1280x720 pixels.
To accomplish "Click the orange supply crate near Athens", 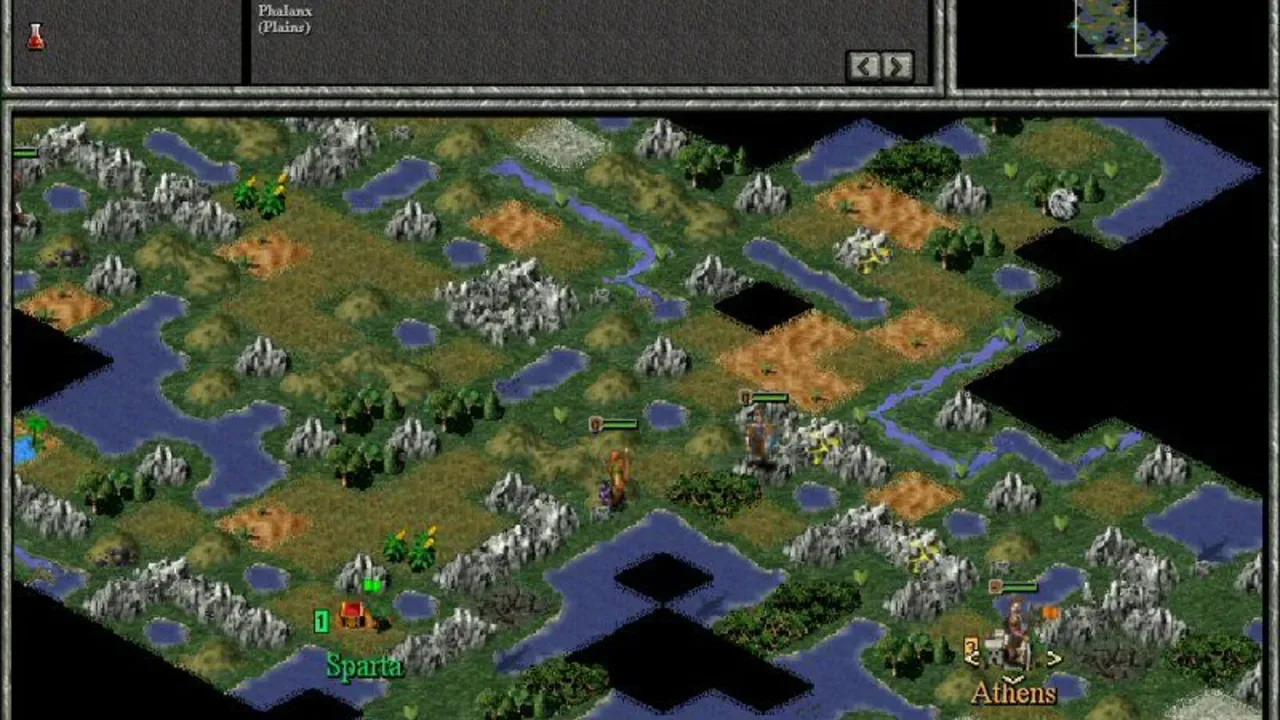I will [x=1050, y=612].
